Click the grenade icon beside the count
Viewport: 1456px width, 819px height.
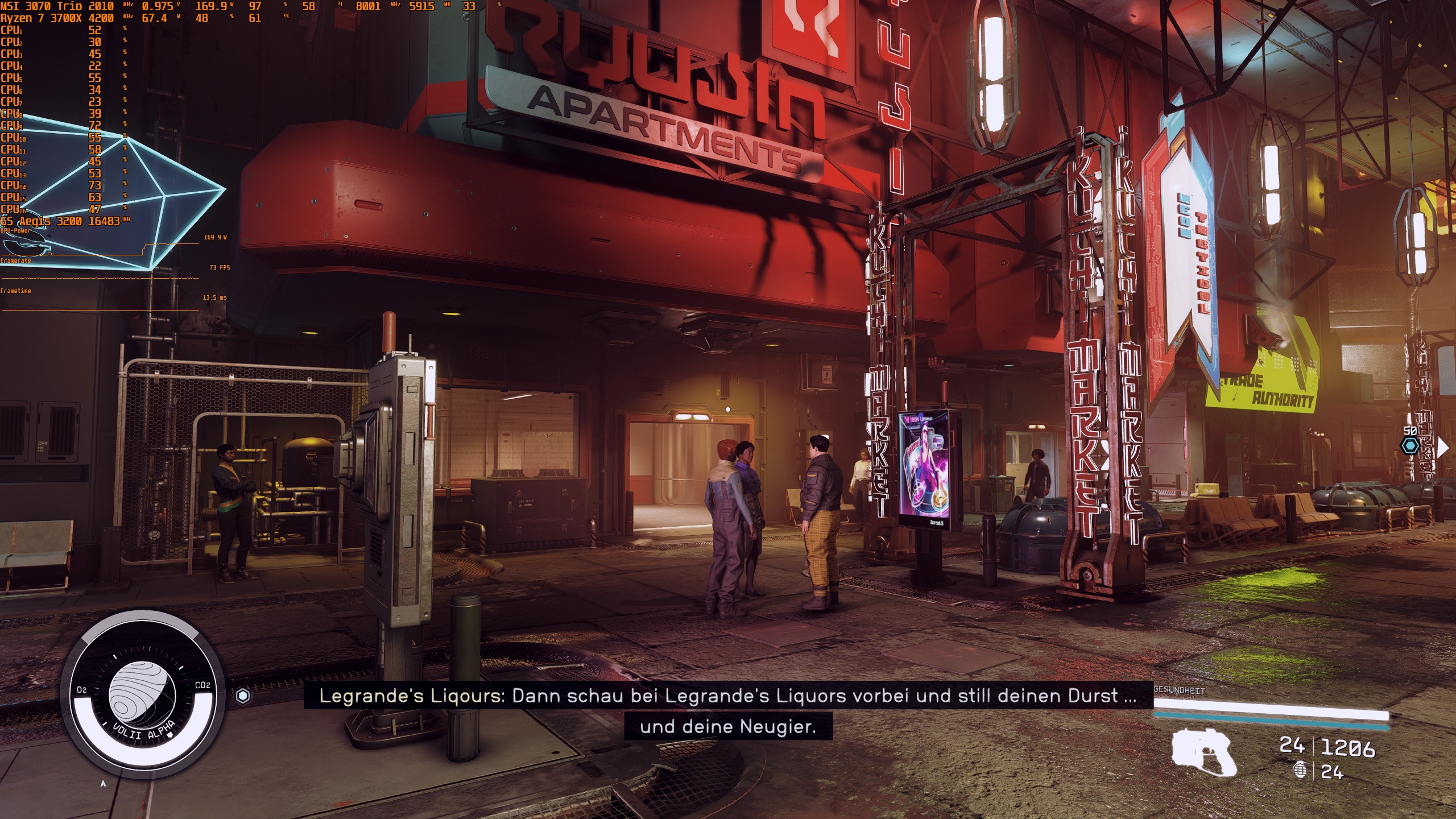(x=1300, y=771)
